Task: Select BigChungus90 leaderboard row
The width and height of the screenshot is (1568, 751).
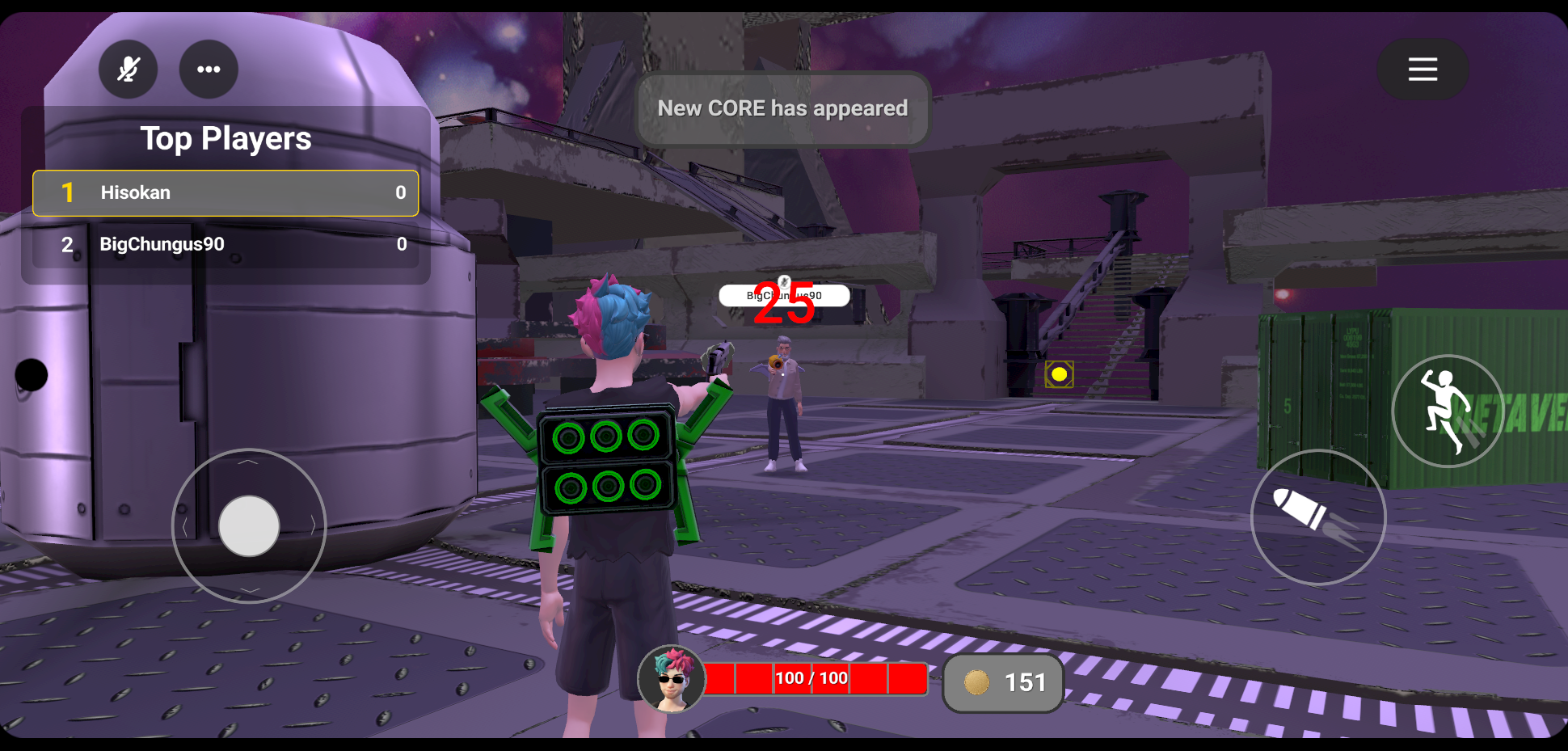Action: (x=226, y=245)
